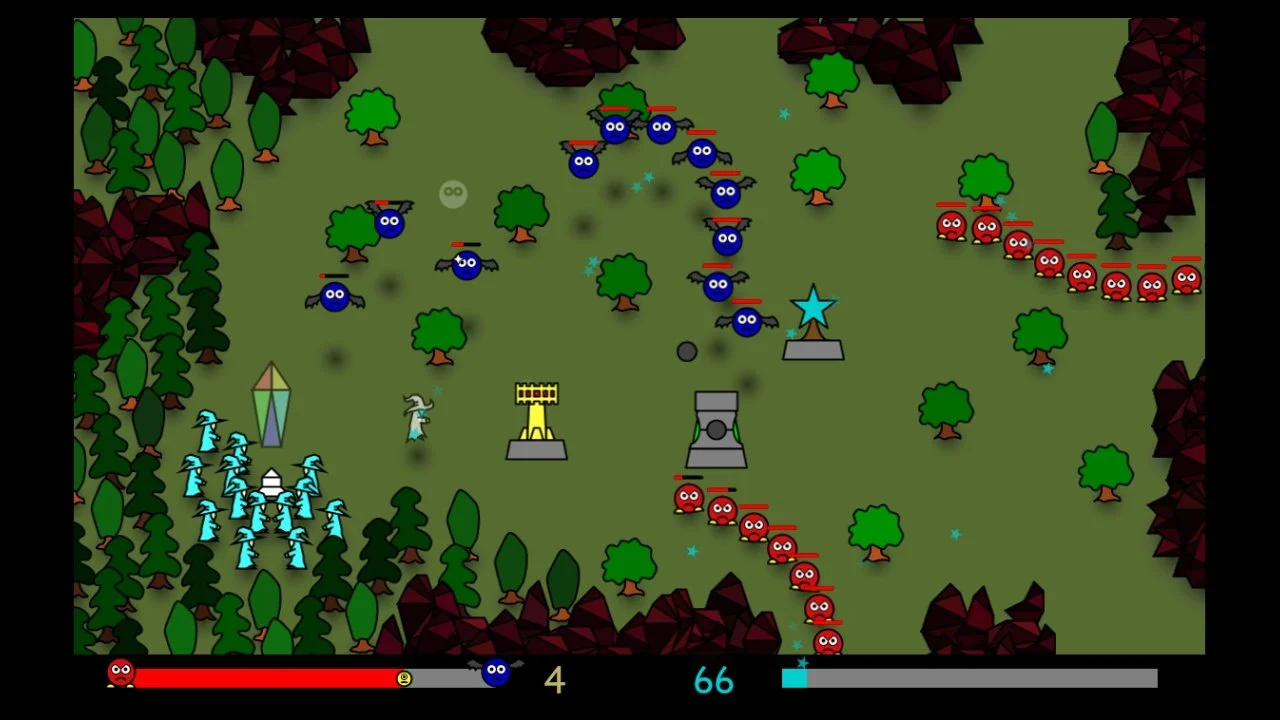Screen dimensions: 1280x720
Task: Click the red enemy face icon in bottom HUD
Action: pyautogui.click(x=121, y=673)
